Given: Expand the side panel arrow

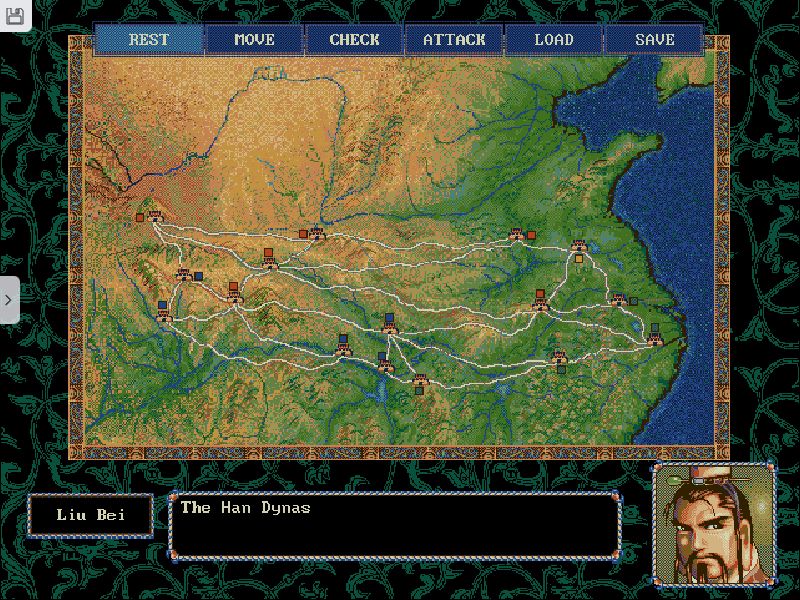Looking at the screenshot, I should coord(9,299).
